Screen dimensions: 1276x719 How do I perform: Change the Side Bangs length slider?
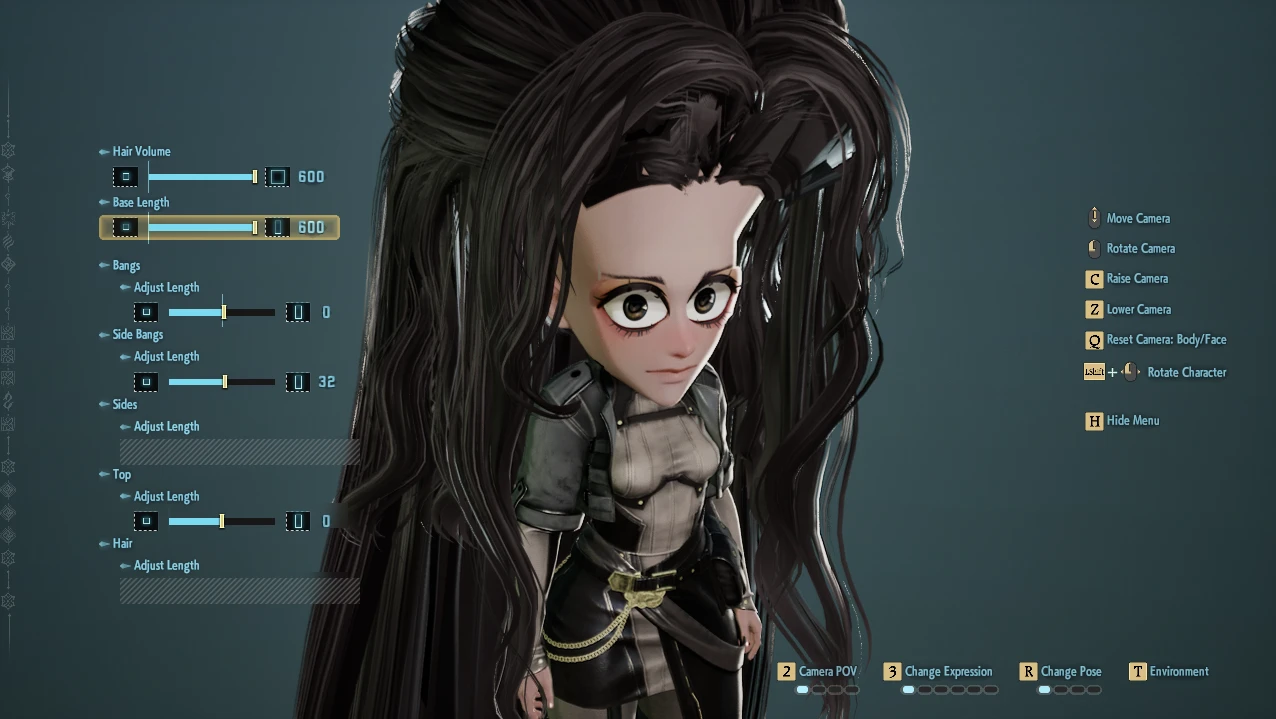pyautogui.click(x=221, y=382)
